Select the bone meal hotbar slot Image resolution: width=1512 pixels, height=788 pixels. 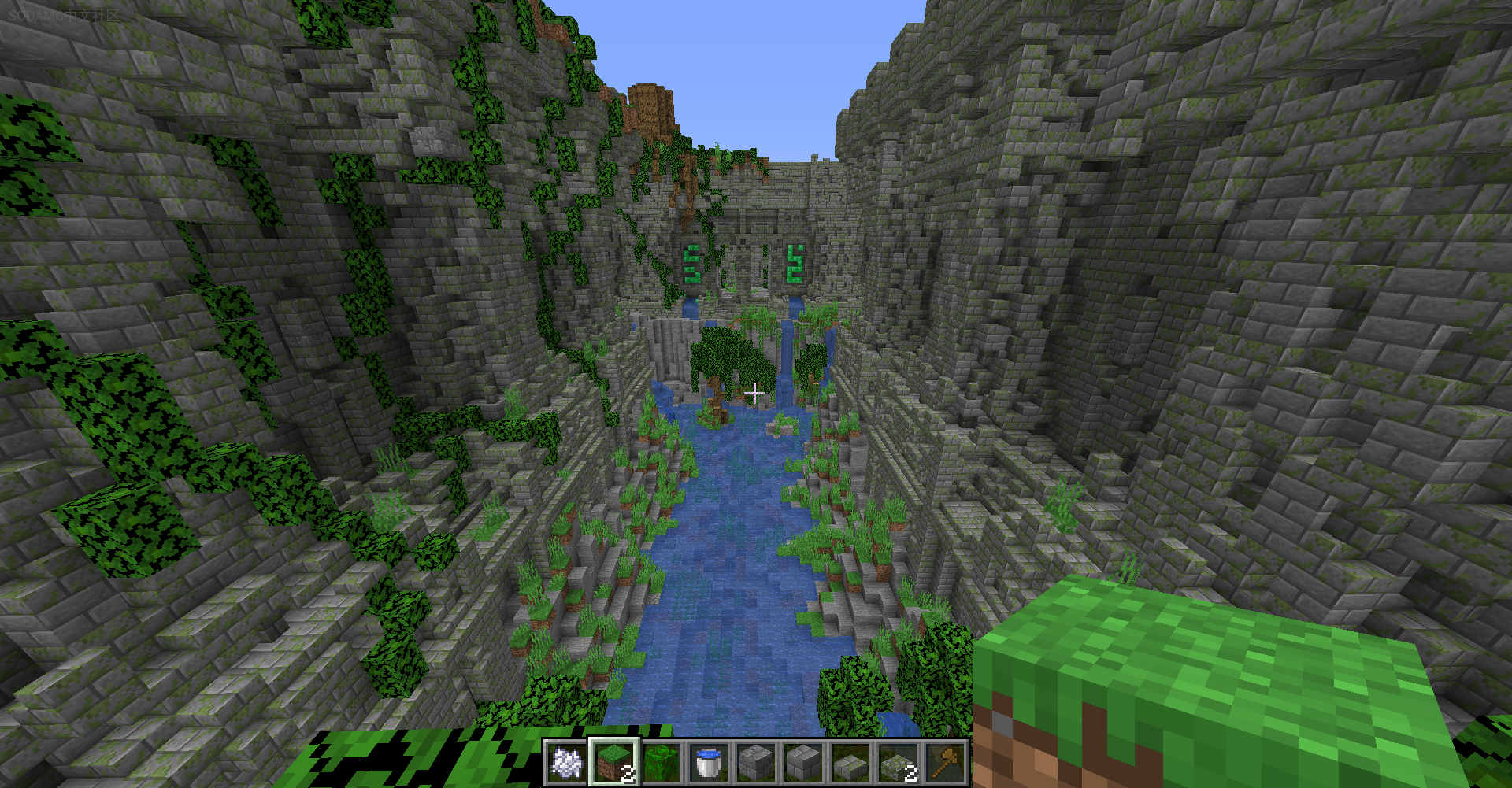(x=567, y=762)
